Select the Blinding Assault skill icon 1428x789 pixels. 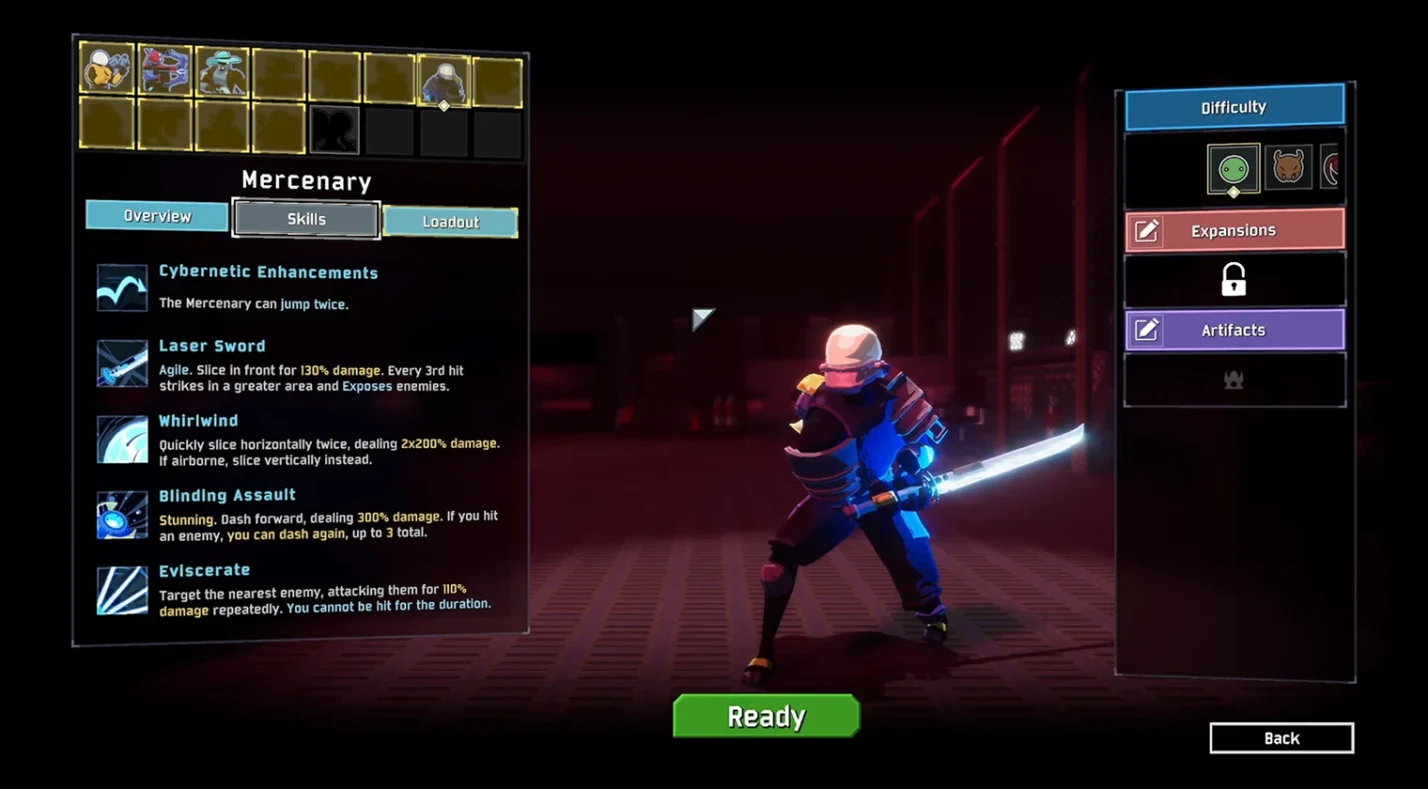122,515
